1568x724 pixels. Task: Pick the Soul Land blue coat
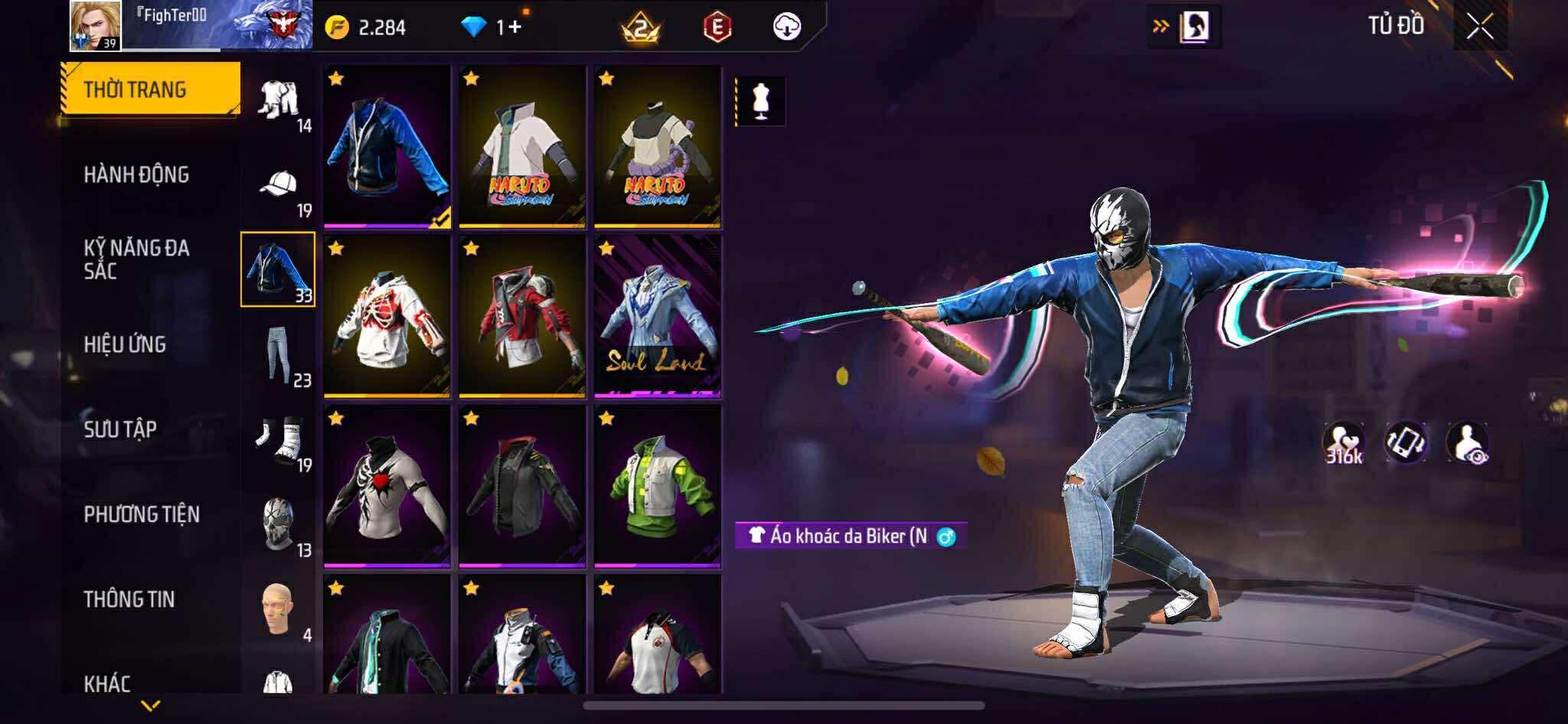tap(658, 317)
